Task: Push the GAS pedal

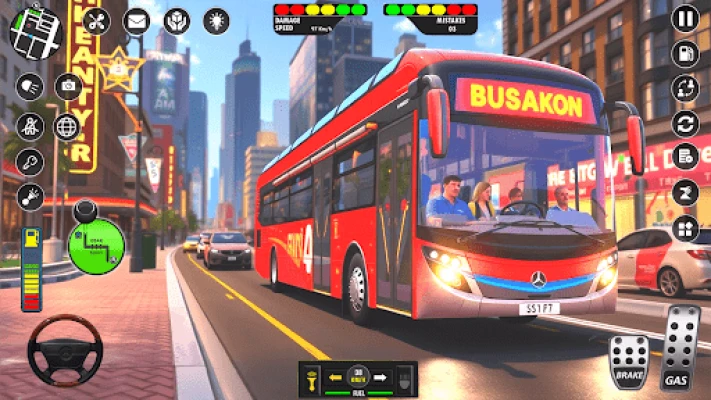Action: 680,350
